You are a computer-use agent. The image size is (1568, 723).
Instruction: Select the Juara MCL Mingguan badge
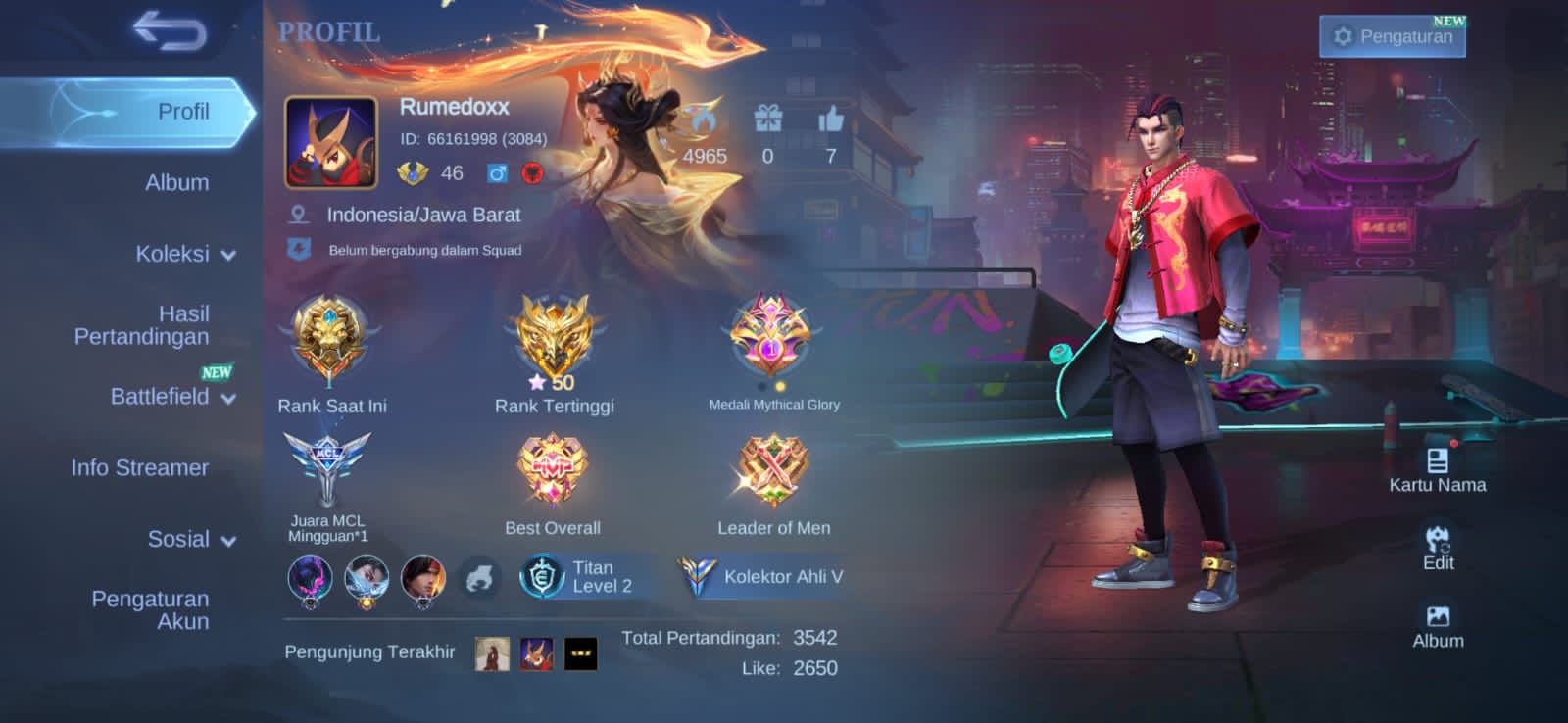point(327,470)
